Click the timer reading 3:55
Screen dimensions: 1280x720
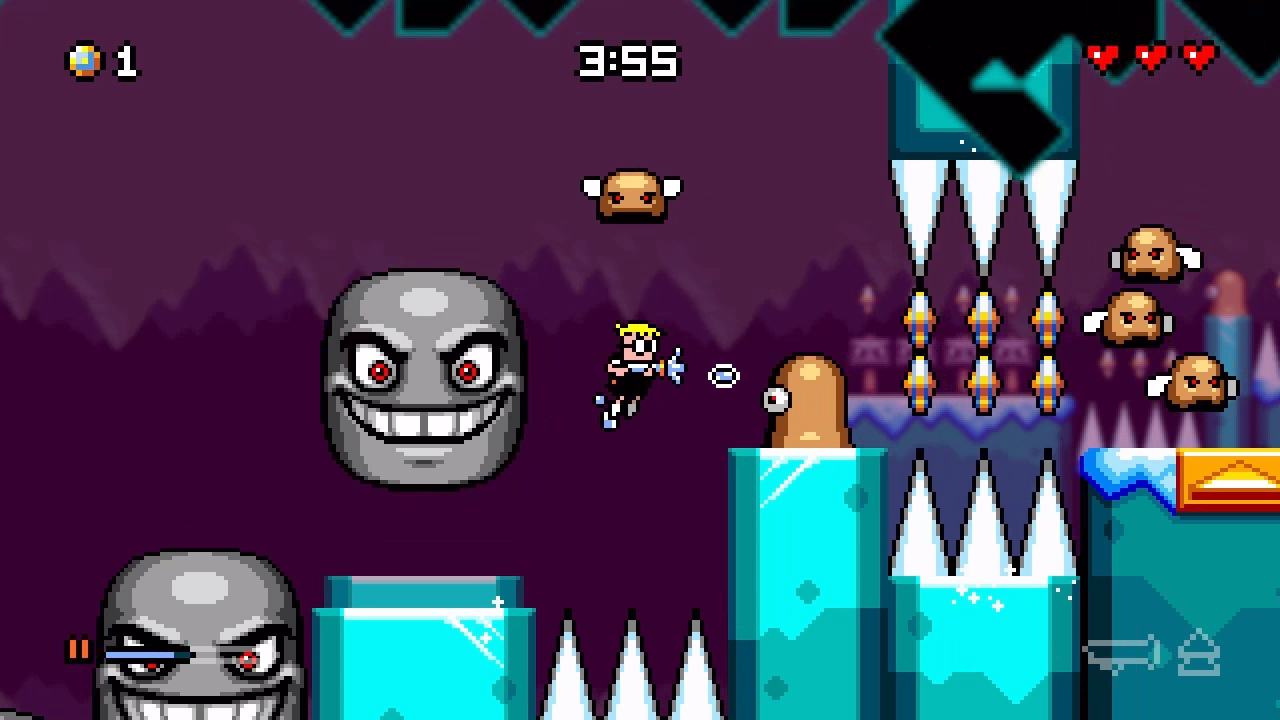[x=627, y=62]
